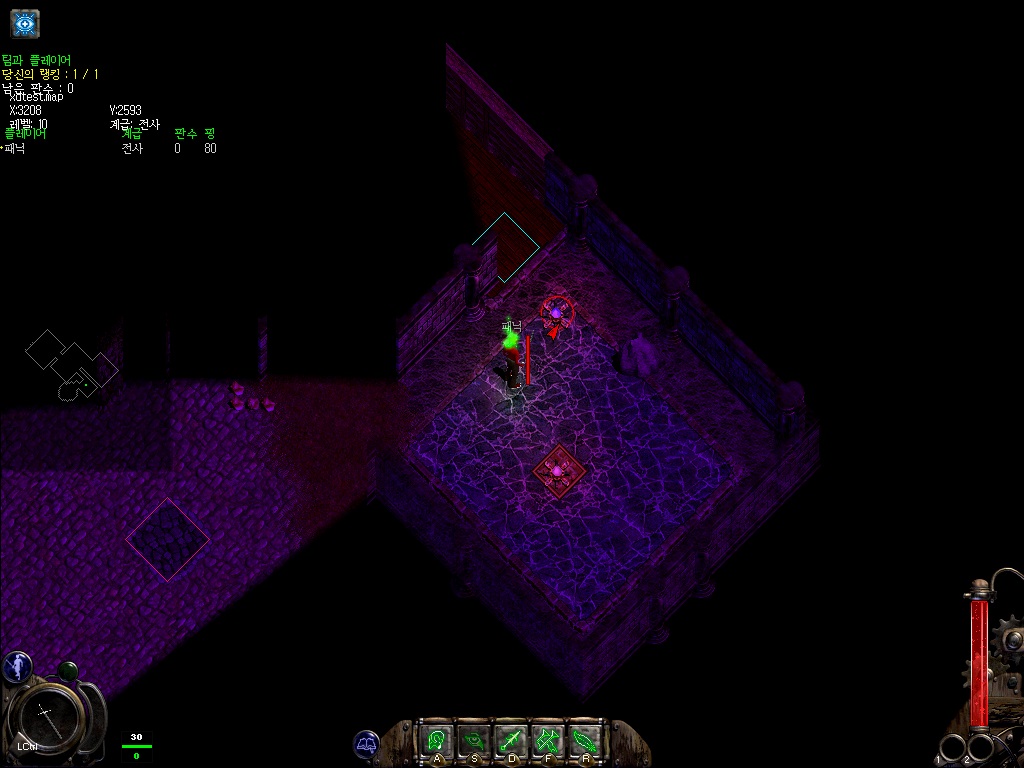
Task: Select the green sword skill on D
Action: pos(511,740)
